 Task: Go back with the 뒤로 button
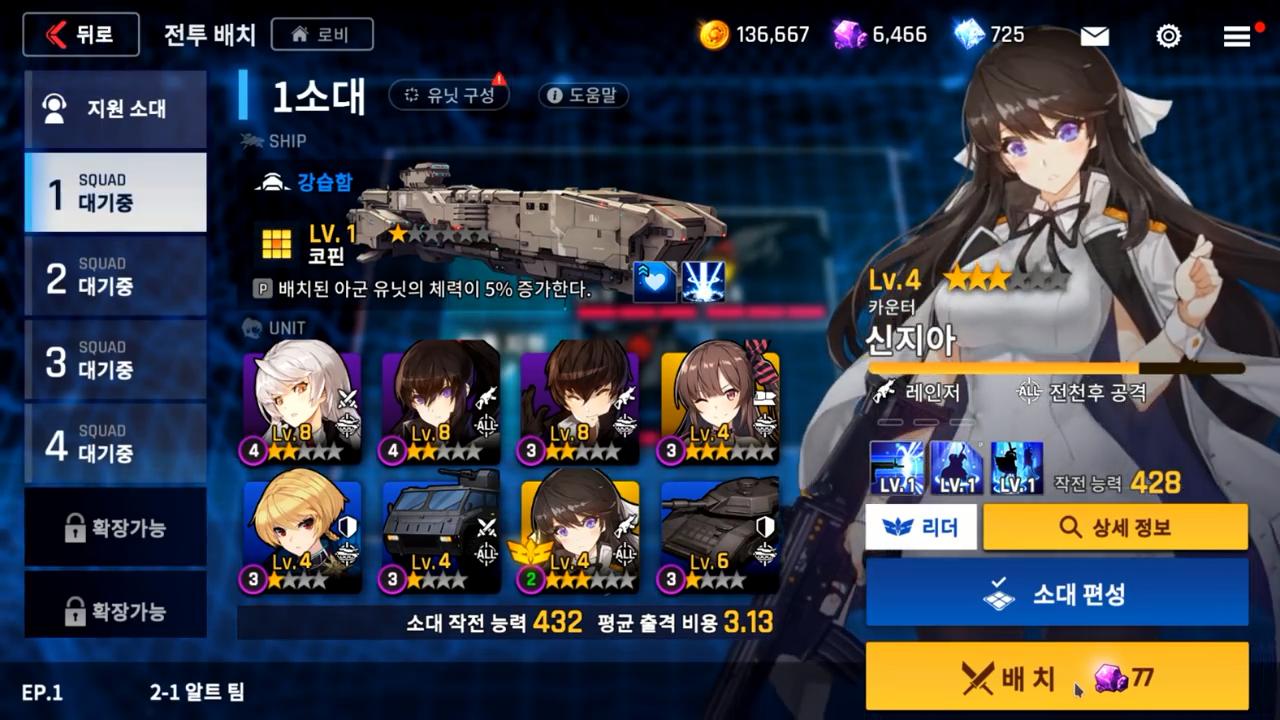[81, 35]
